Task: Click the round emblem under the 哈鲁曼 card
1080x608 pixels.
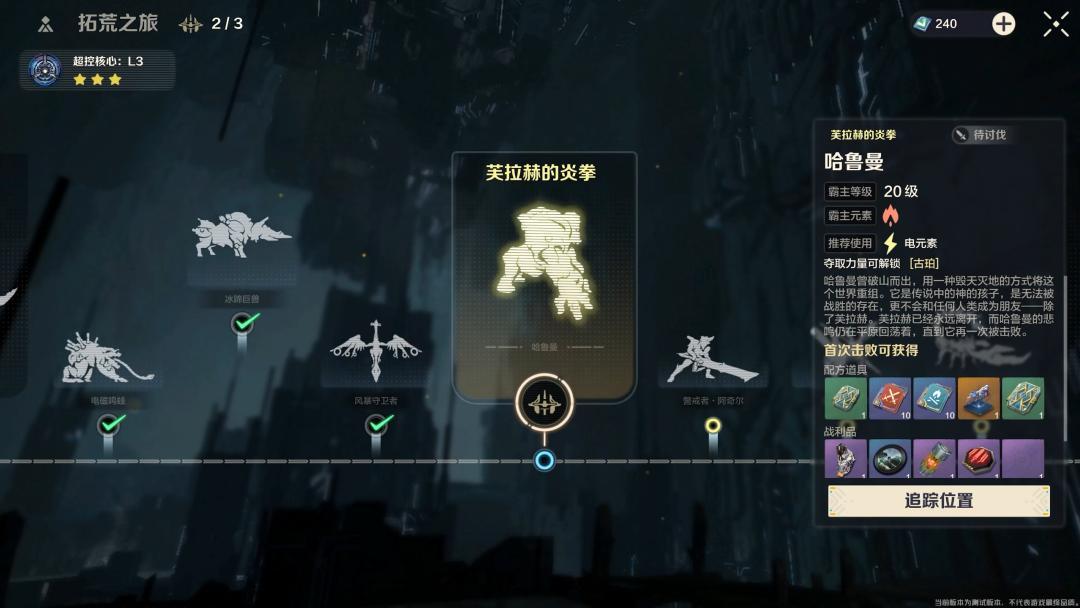Action: pyautogui.click(x=544, y=403)
